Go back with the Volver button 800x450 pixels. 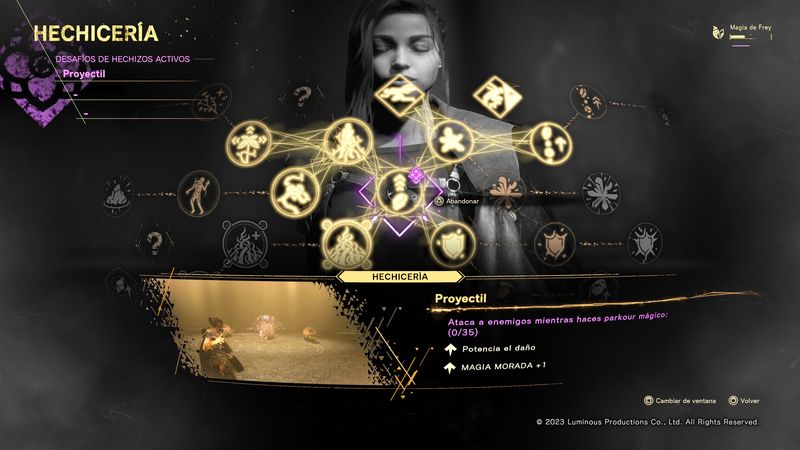point(746,400)
